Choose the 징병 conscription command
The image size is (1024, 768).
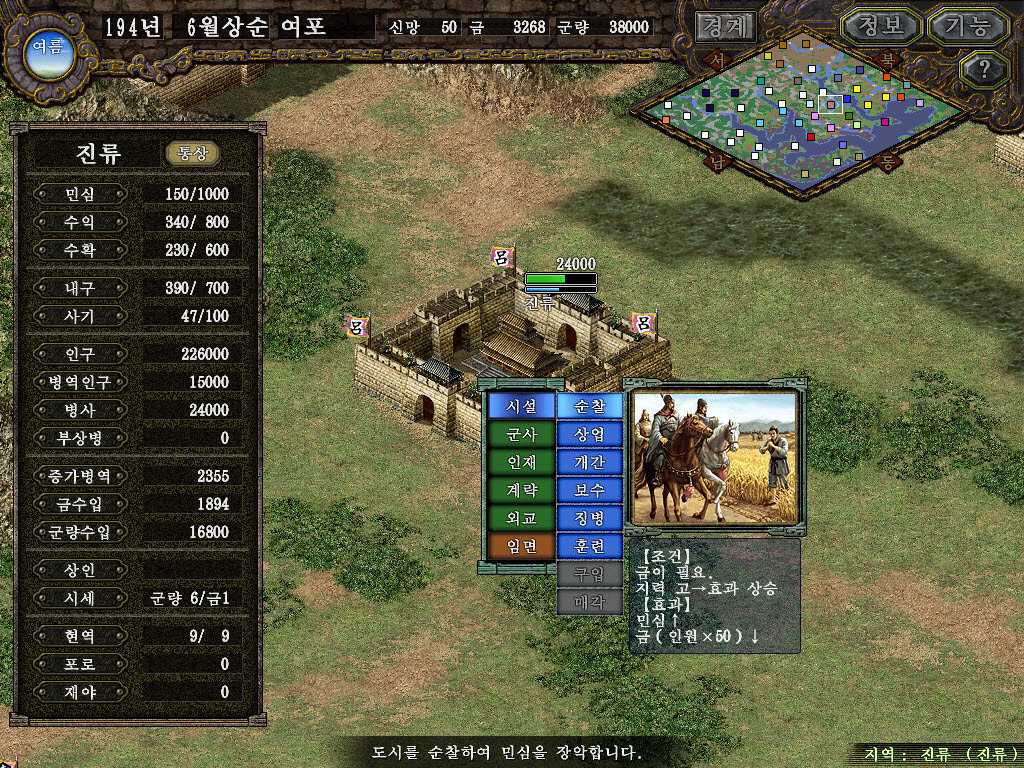pos(589,519)
